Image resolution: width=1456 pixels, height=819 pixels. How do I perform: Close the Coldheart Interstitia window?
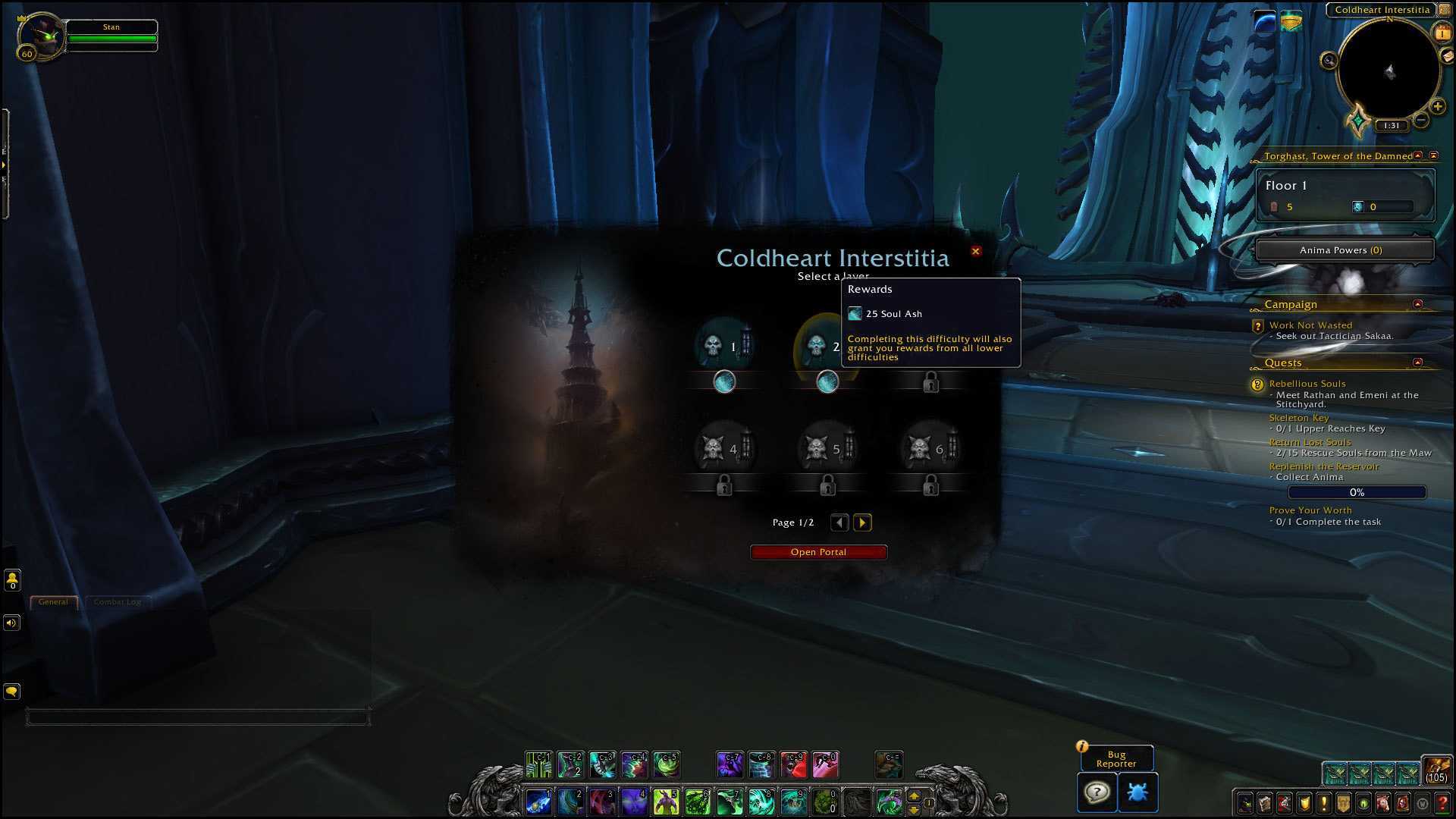tap(976, 251)
